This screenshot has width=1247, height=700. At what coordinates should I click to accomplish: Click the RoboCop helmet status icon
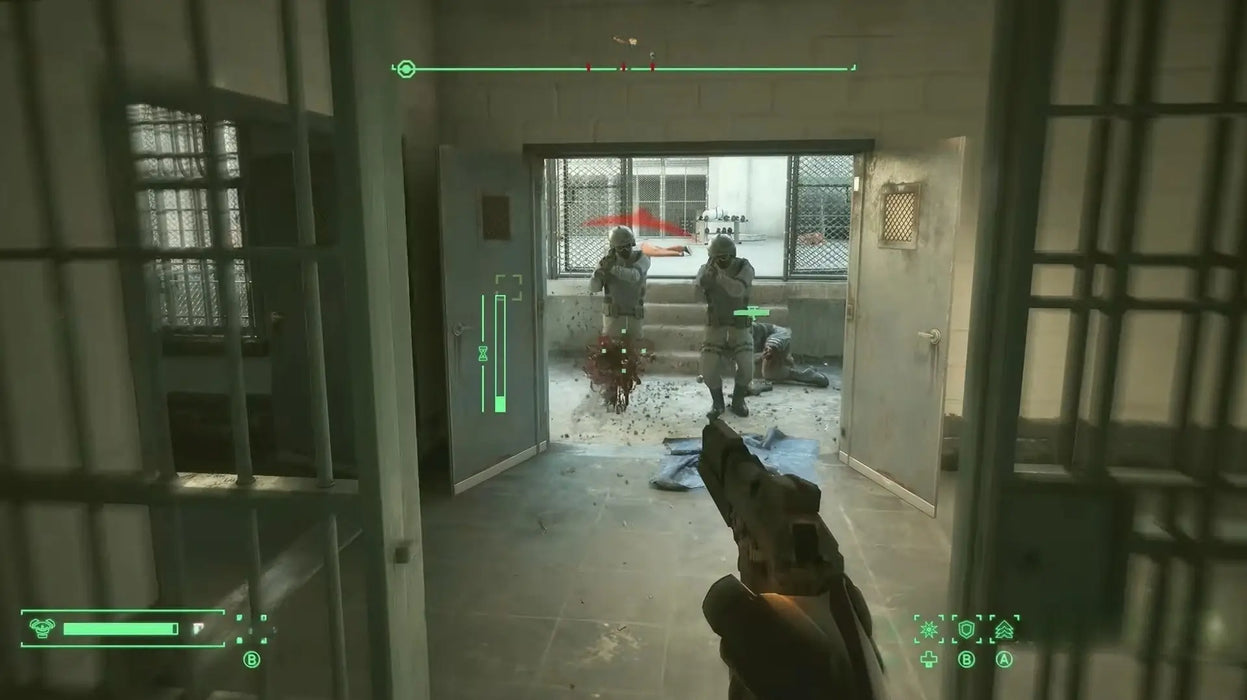coord(42,628)
